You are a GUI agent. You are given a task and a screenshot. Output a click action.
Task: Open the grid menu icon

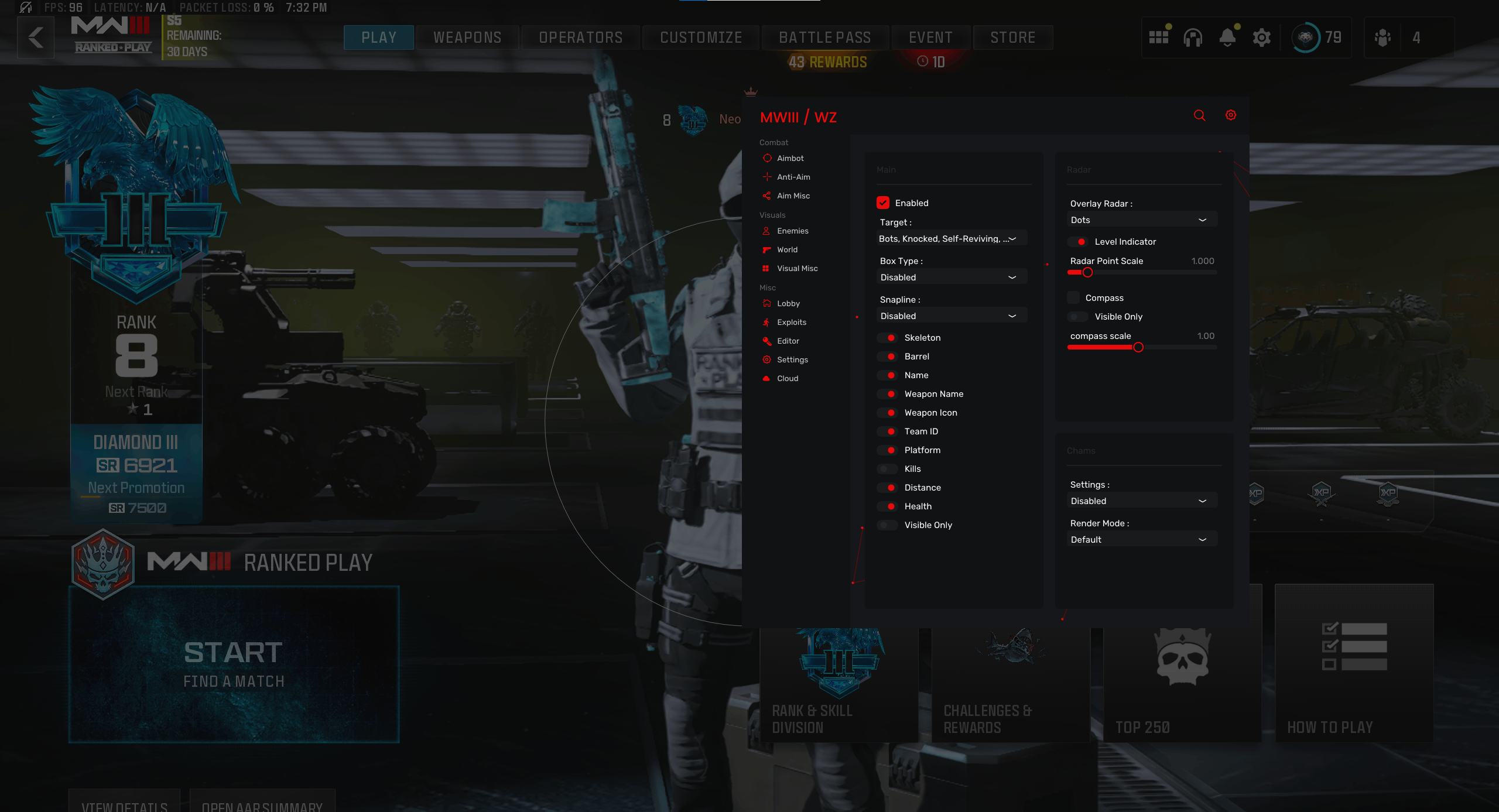pyautogui.click(x=1159, y=37)
